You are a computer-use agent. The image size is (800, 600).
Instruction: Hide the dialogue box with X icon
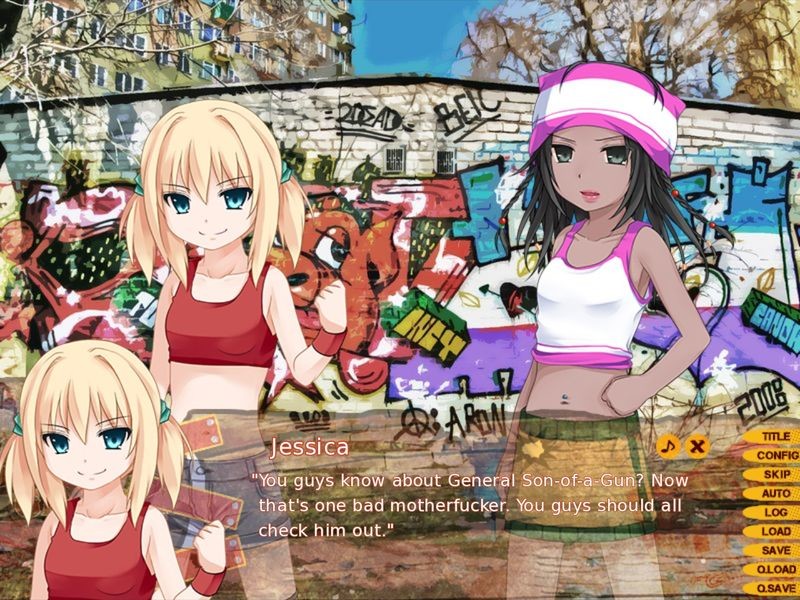(698, 446)
